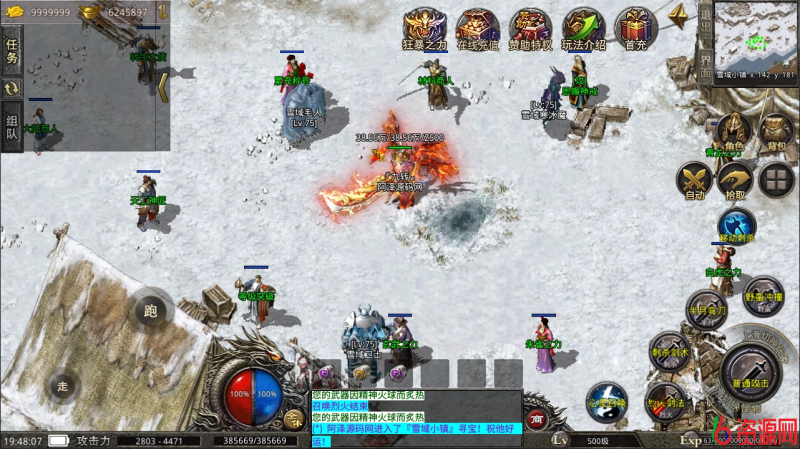Activate the 野蛮冲撞 charge skill
Image resolution: width=800 pixels, height=449 pixels.
click(x=763, y=296)
